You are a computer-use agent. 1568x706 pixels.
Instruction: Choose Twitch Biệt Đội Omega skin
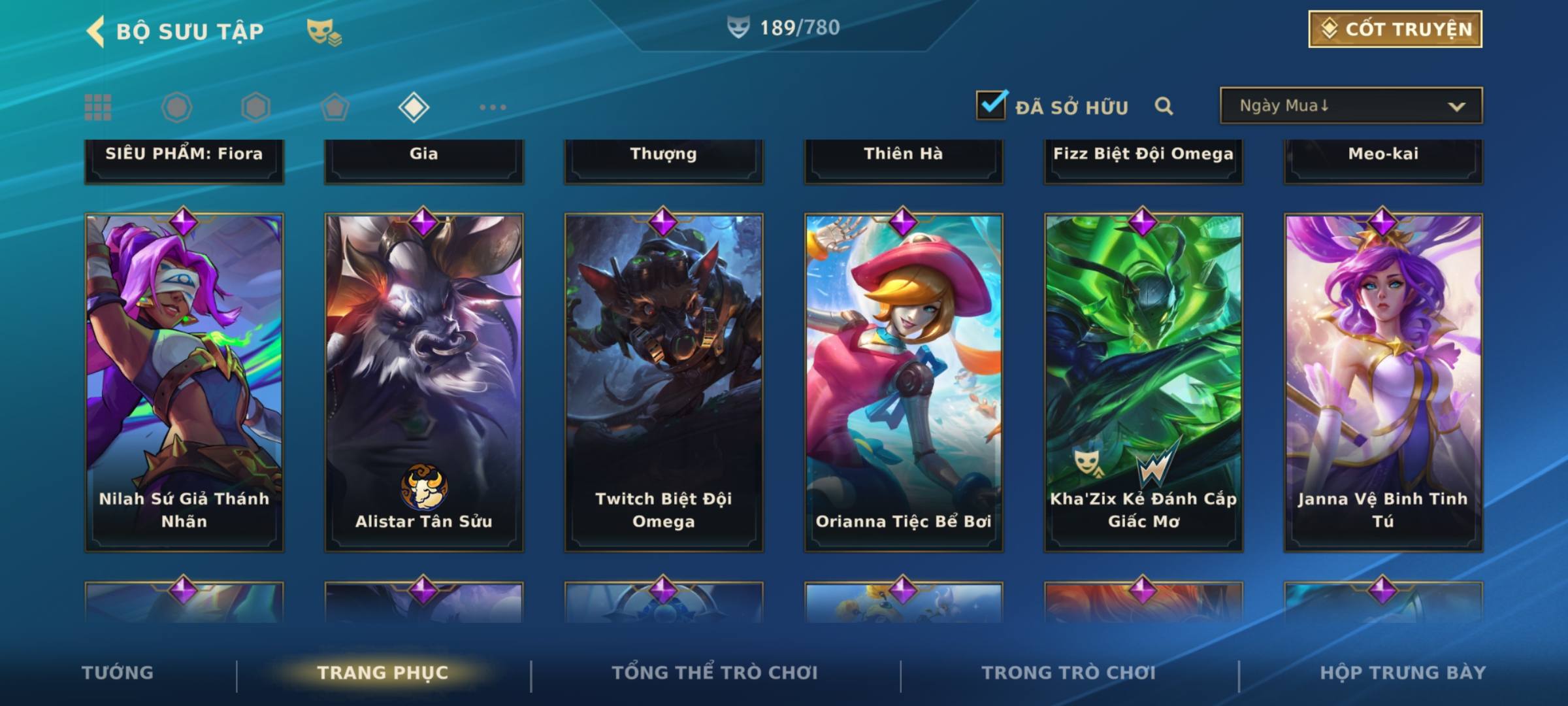pos(664,382)
